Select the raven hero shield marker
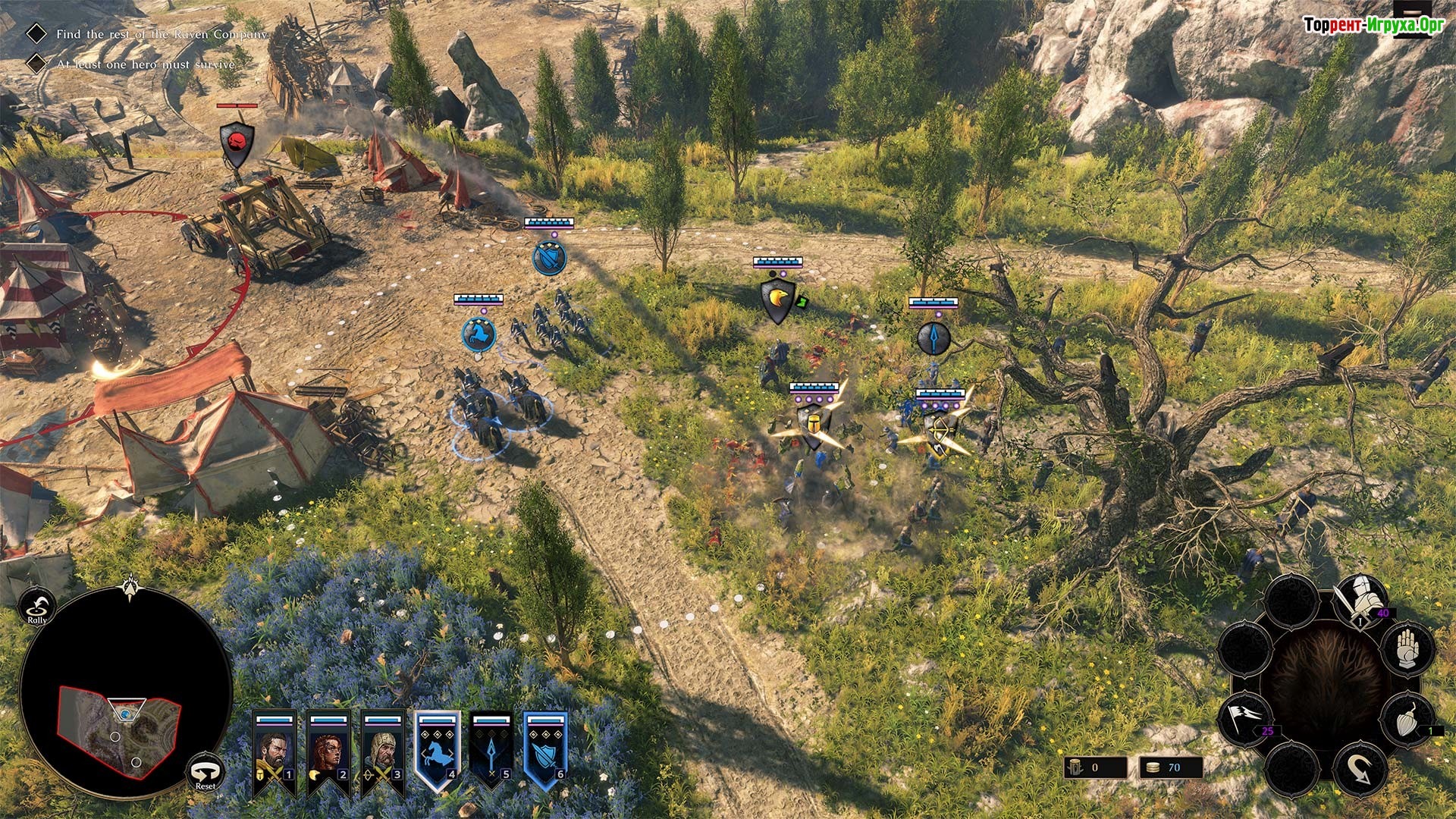Image resolution: width=1456 pixels, height=819 pixels. [777, 300]
